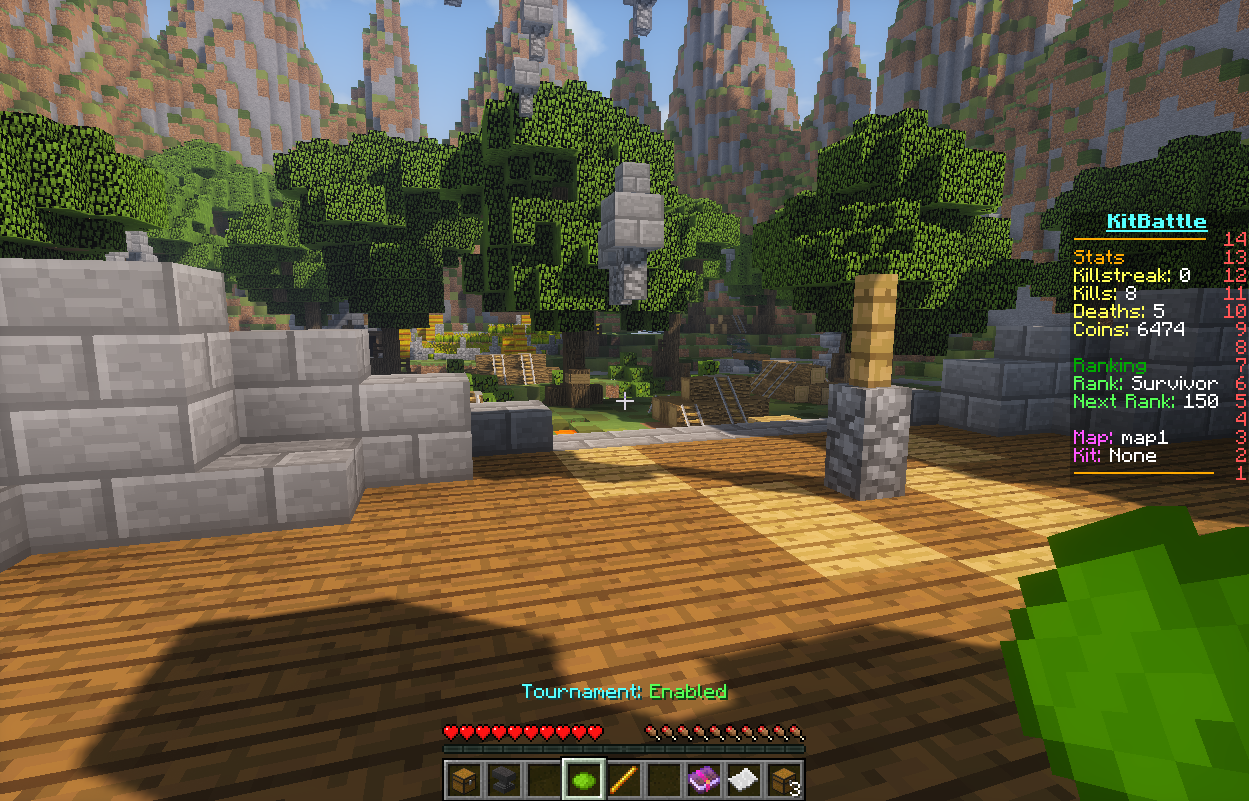Screen dimensions: 1249x801
Task: Choose the blaze rod in the hotbar
Action: point(623,779)
